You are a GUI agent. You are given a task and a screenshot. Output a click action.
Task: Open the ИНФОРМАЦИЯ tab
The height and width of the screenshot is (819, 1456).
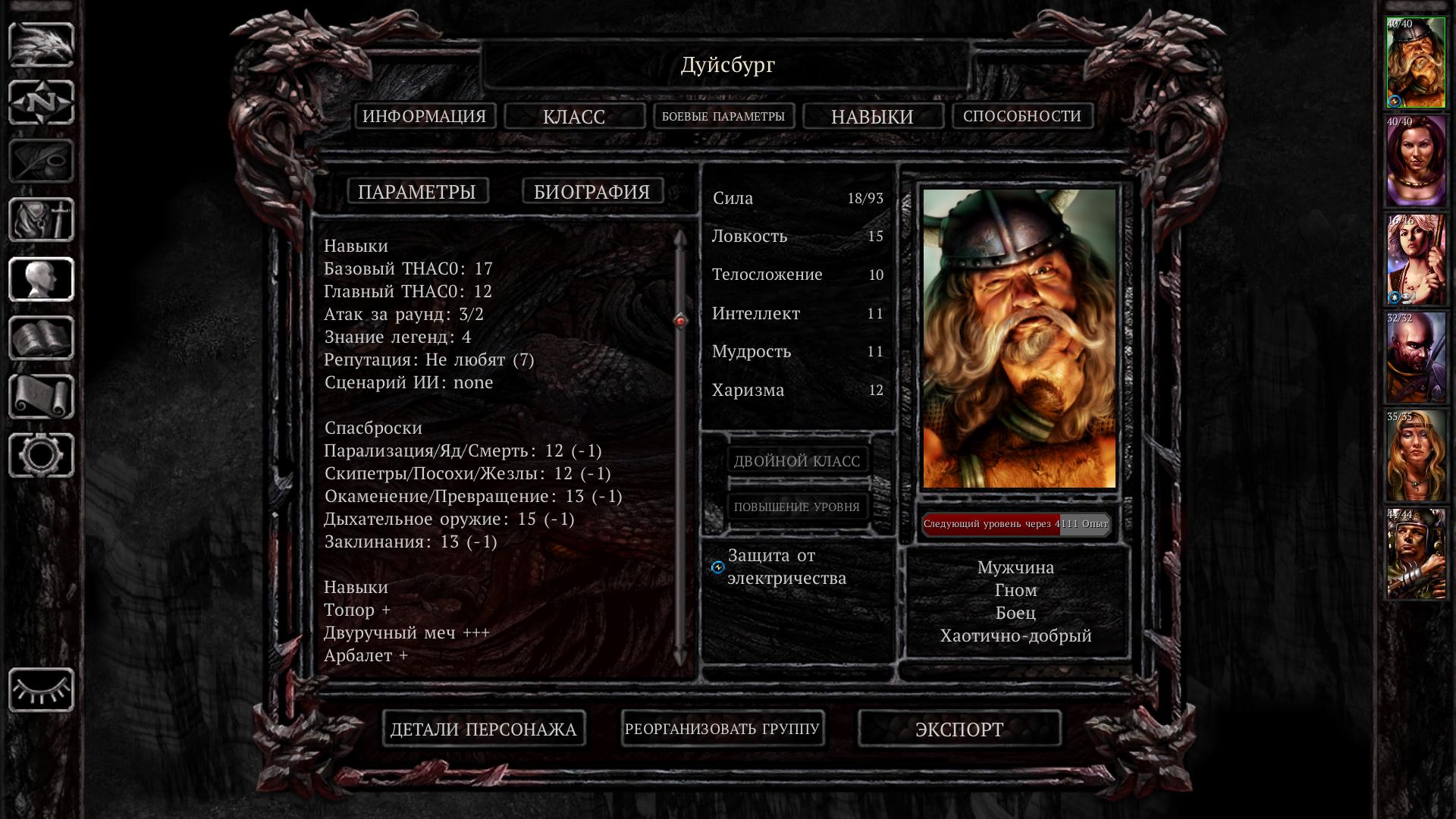[x=425, y=116]
